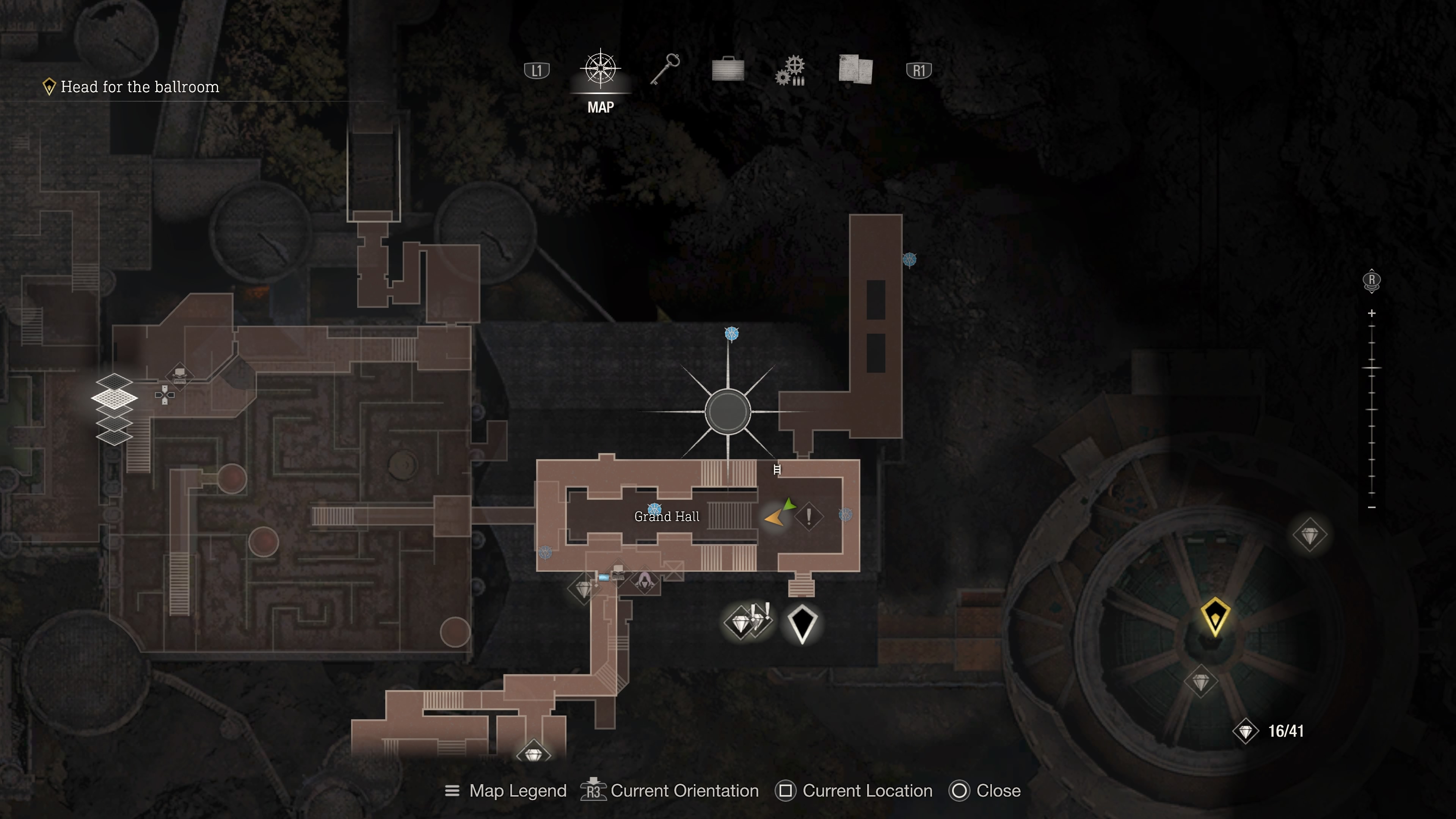Click the yellow objective marker on the map
This screenshot has height=819, width=1456.
pos(1214,616)
